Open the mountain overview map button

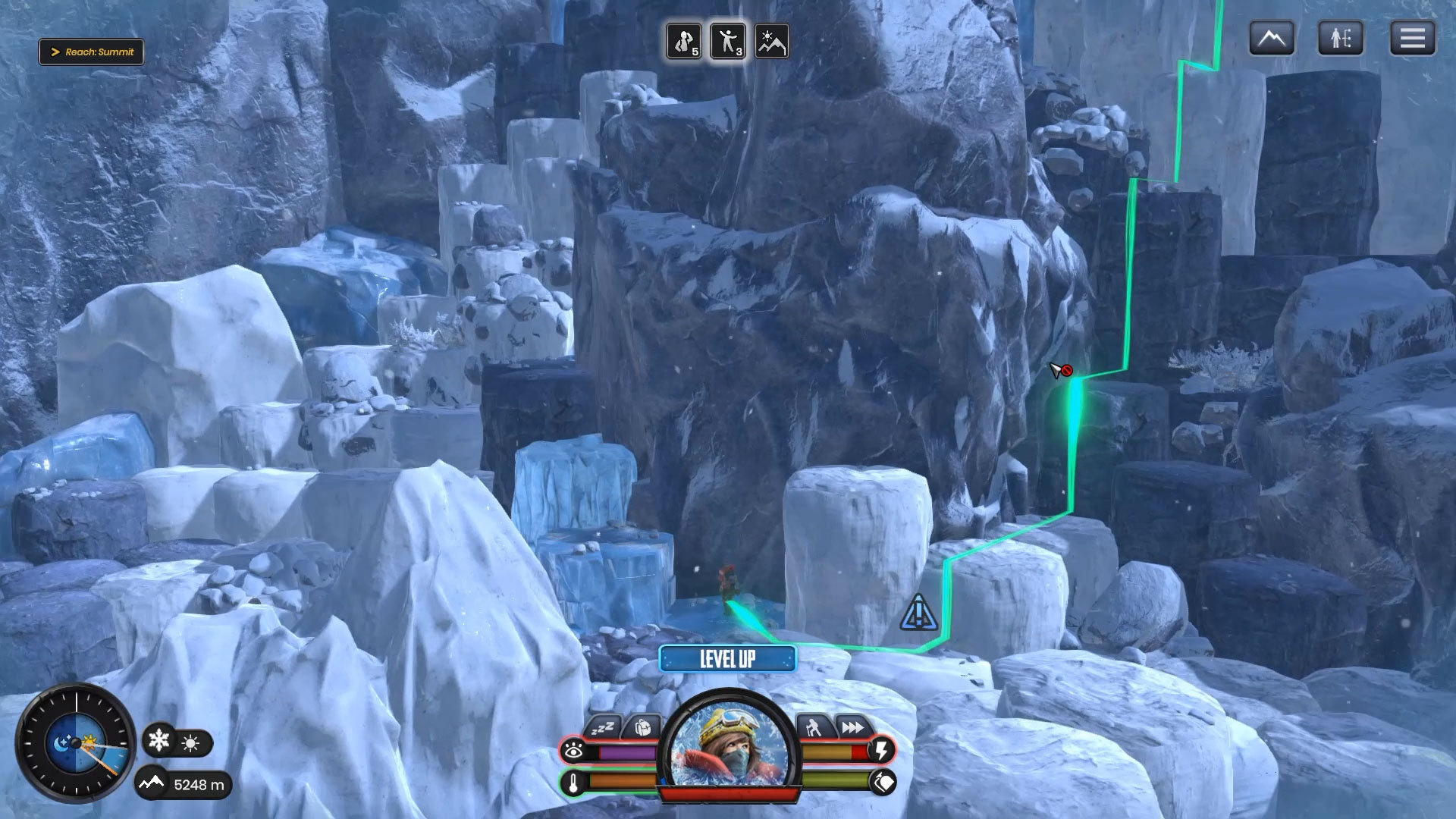1271,38
